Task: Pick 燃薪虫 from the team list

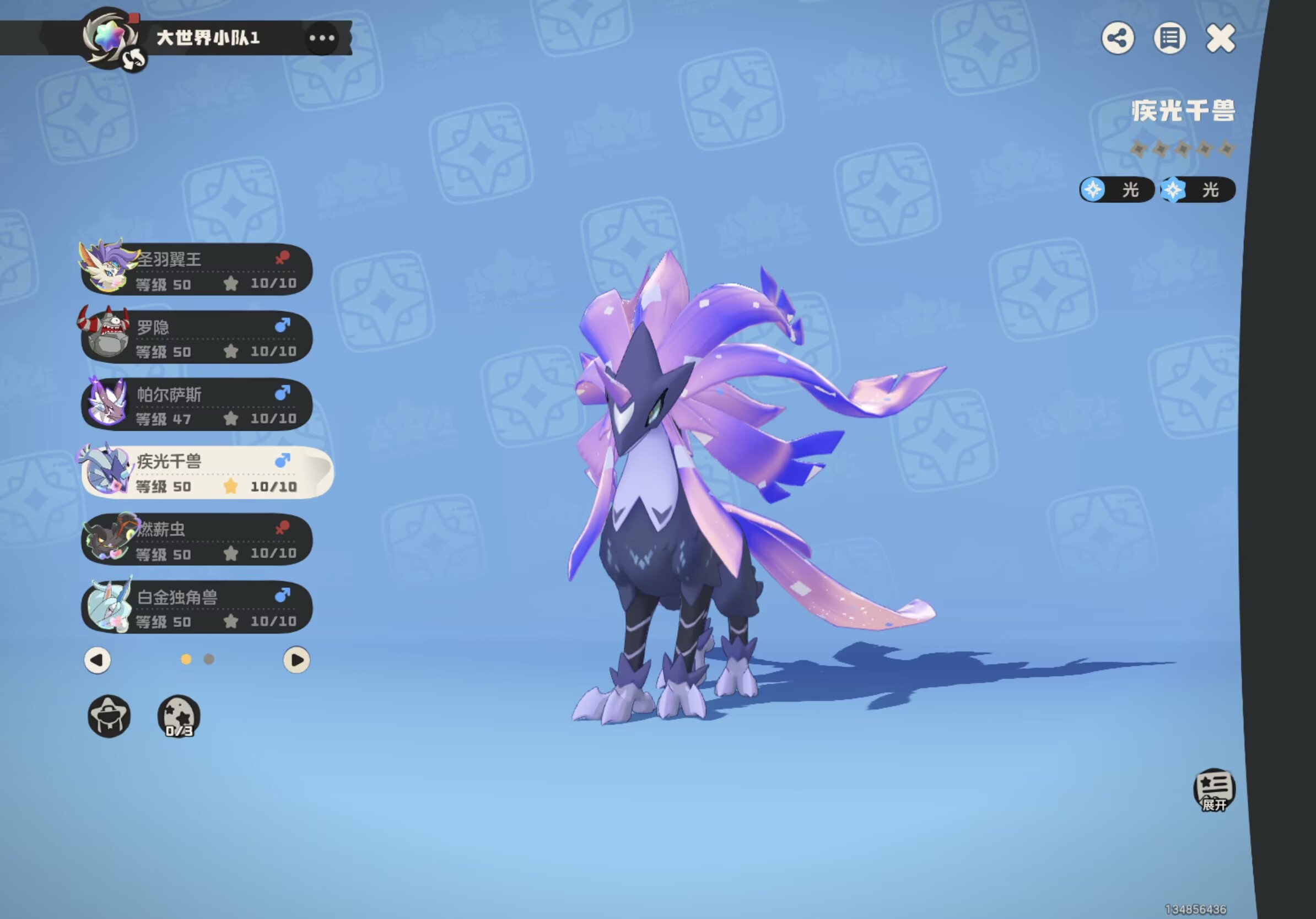Action: pyautogui.click(x=197, y=540)
